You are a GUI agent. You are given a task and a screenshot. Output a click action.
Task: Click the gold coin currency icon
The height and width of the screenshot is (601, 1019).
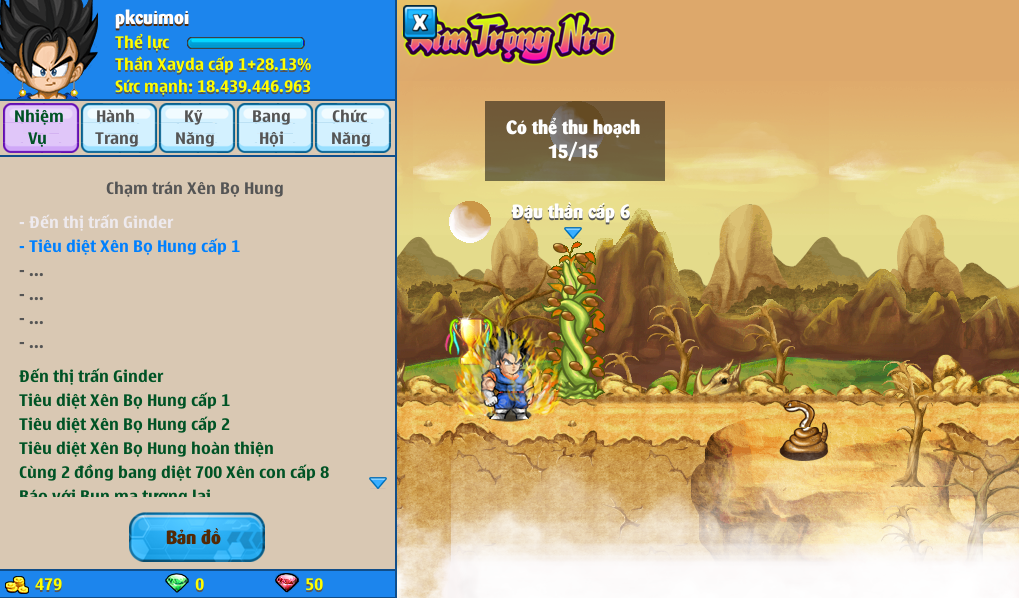(17, 585)
